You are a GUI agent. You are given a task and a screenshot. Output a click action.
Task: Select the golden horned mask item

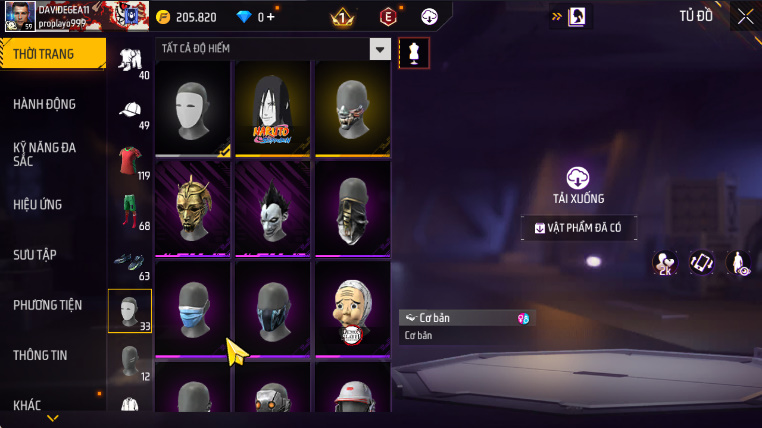point(193,208)
